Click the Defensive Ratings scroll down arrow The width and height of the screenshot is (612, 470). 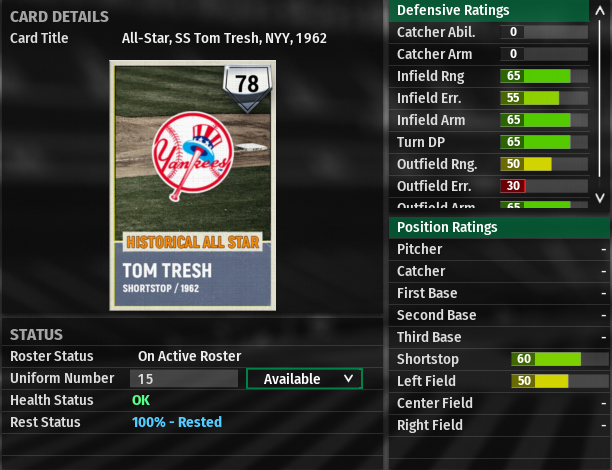[x=600, y=198]
